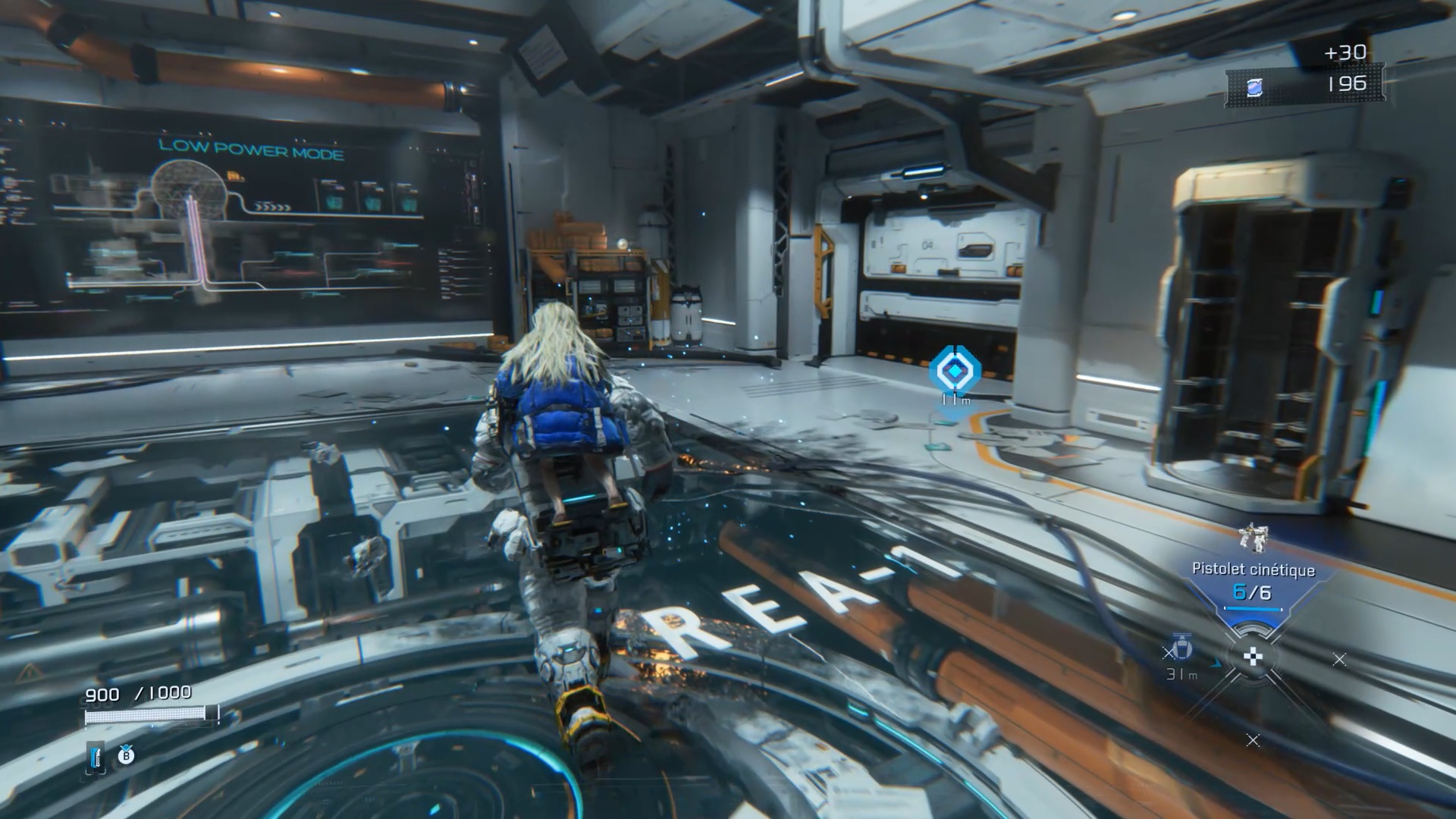
Task: Select the blue item card near the health bar
Action: point(95,757)
